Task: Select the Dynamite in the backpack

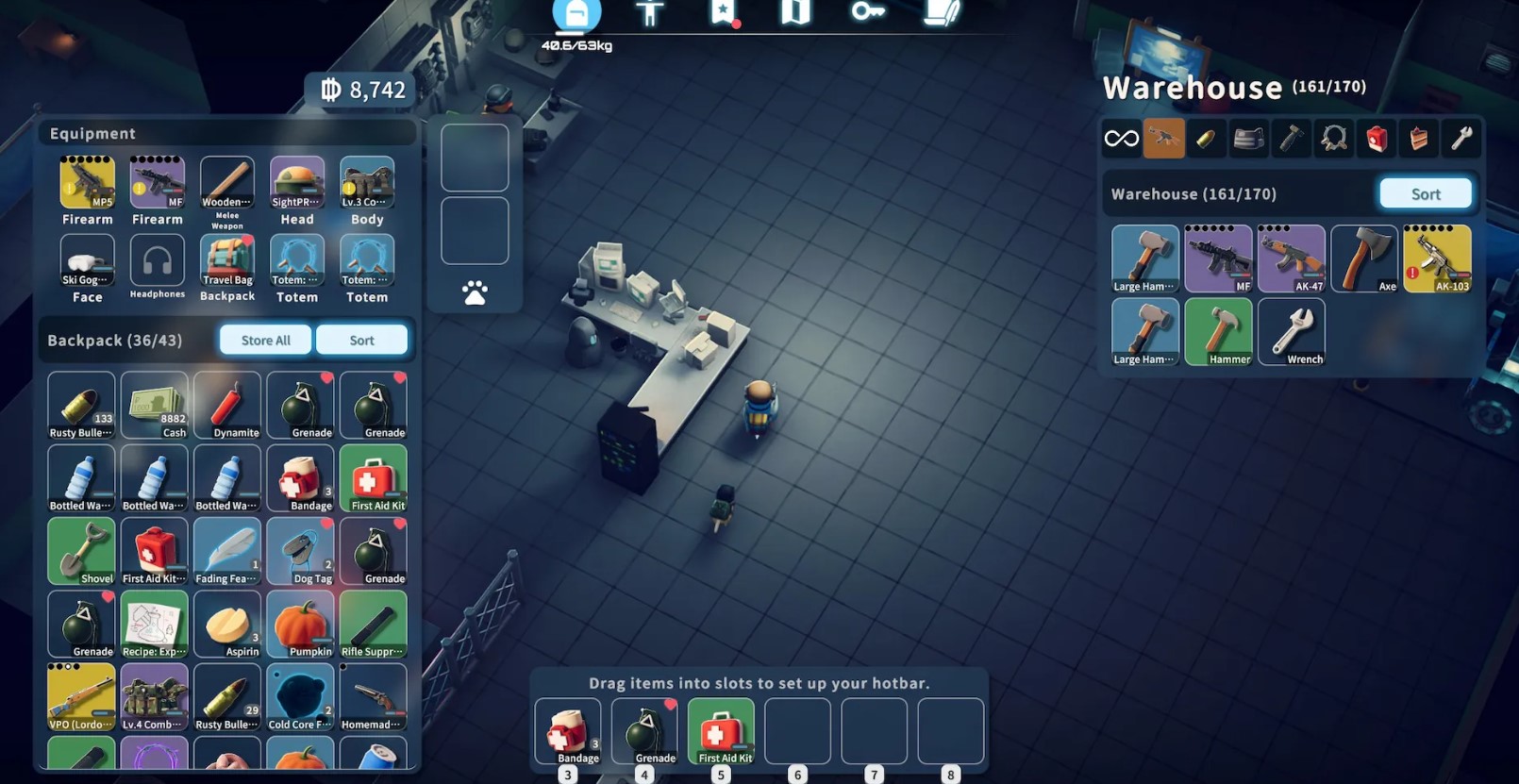Action: pos(227,406)
